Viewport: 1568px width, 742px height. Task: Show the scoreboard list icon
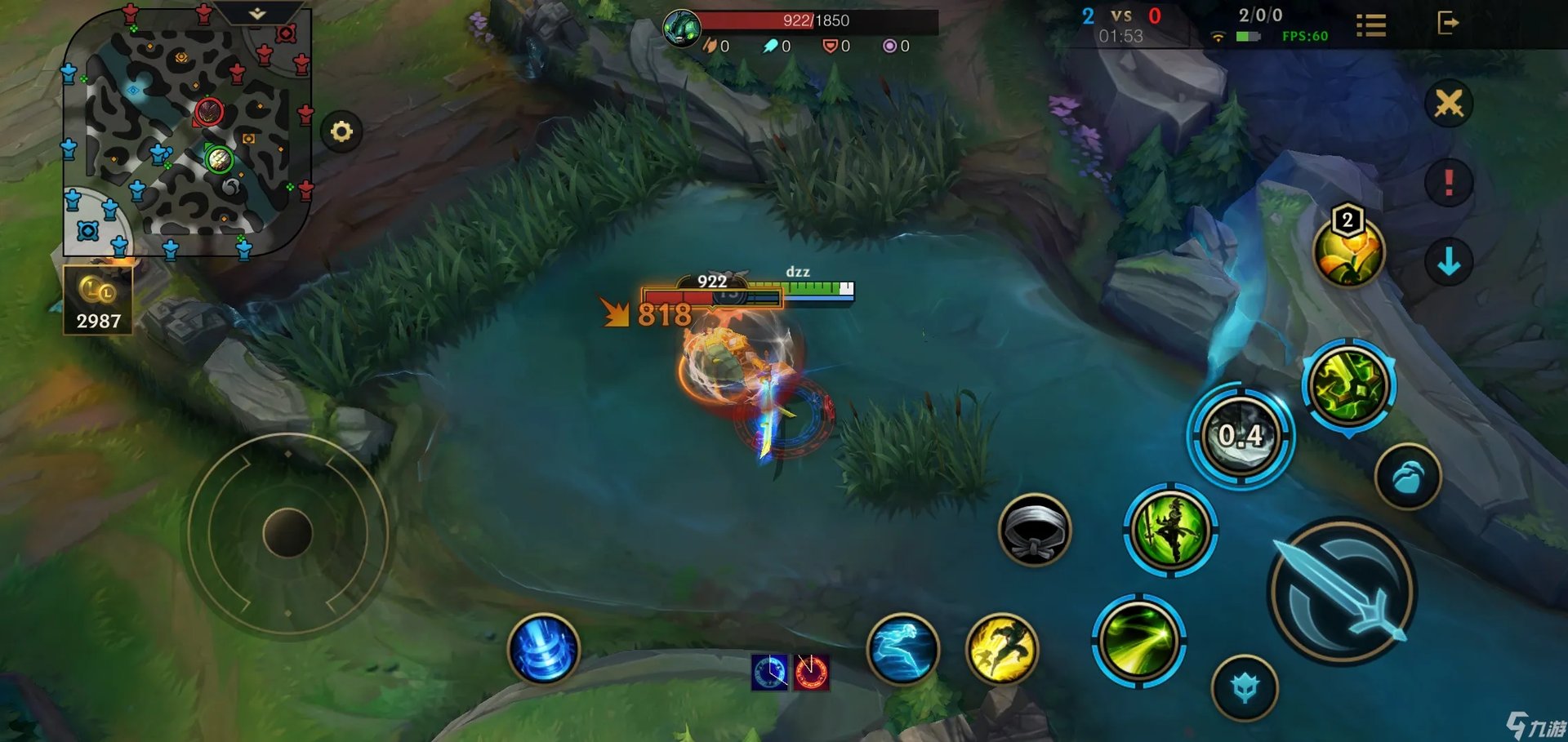click(1370, 25)
